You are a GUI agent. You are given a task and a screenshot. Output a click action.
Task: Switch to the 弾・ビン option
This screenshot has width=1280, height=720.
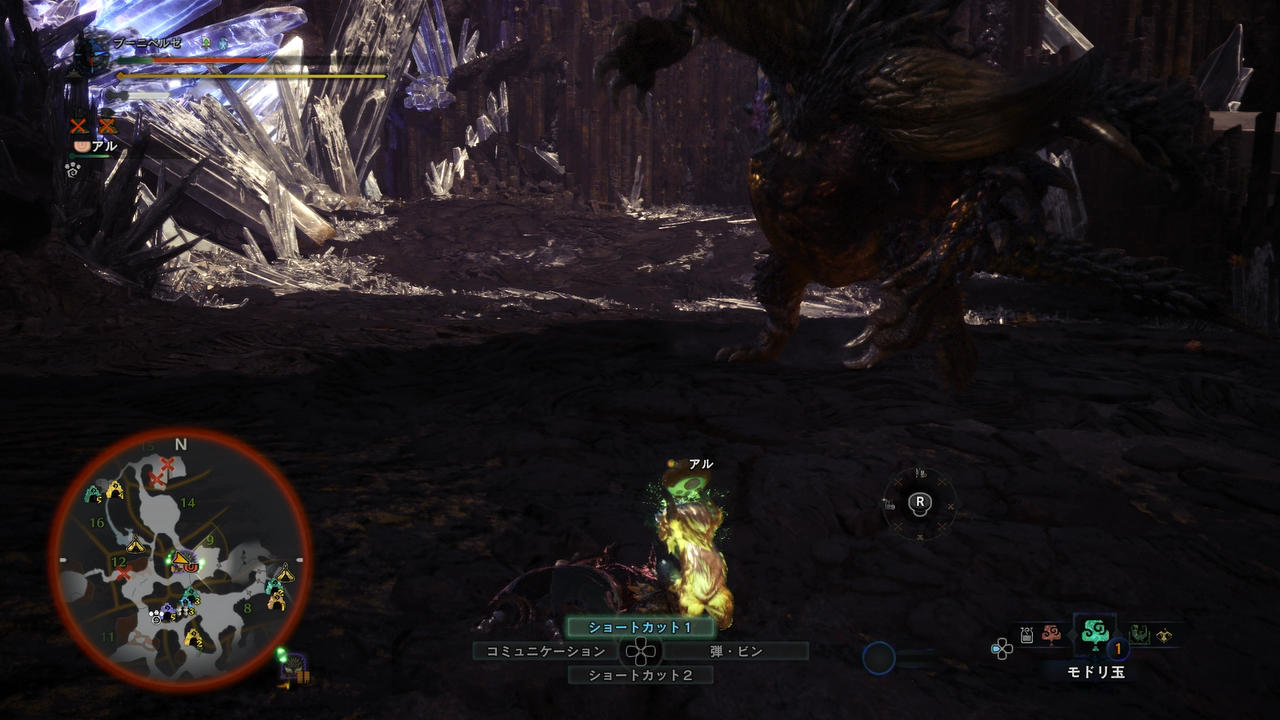(736, 651)
